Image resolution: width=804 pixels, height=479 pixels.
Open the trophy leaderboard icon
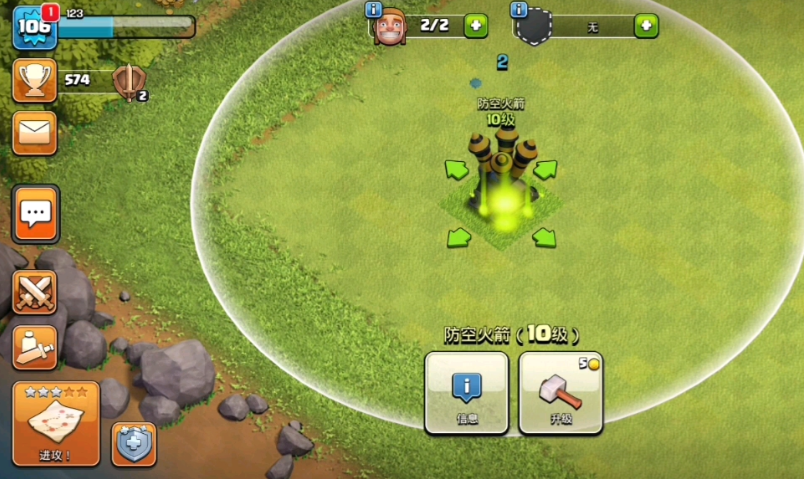34,80
